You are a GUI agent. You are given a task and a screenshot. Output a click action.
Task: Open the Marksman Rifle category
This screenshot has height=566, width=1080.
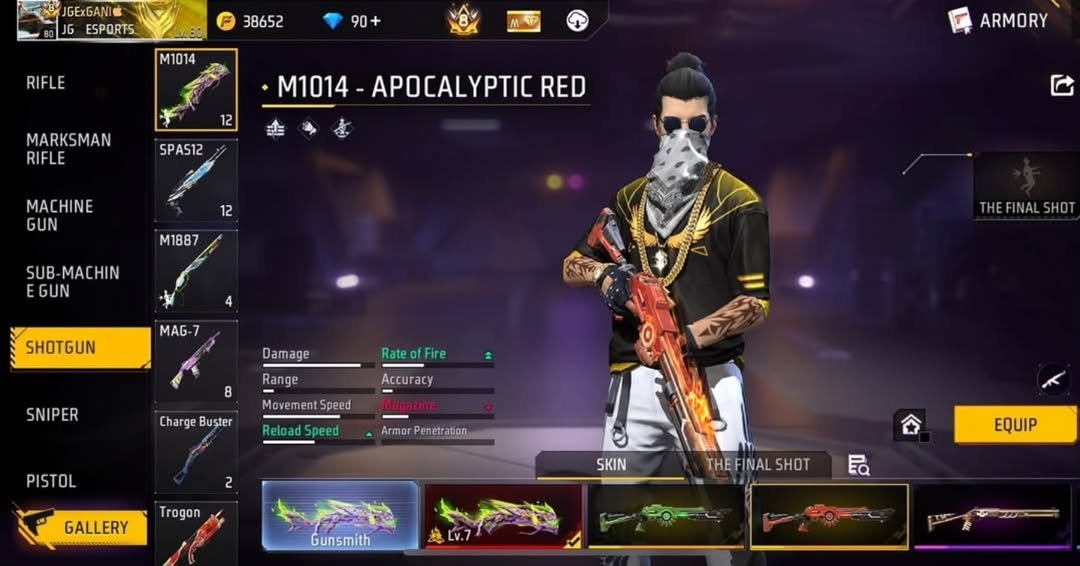(x=68, y=149)
